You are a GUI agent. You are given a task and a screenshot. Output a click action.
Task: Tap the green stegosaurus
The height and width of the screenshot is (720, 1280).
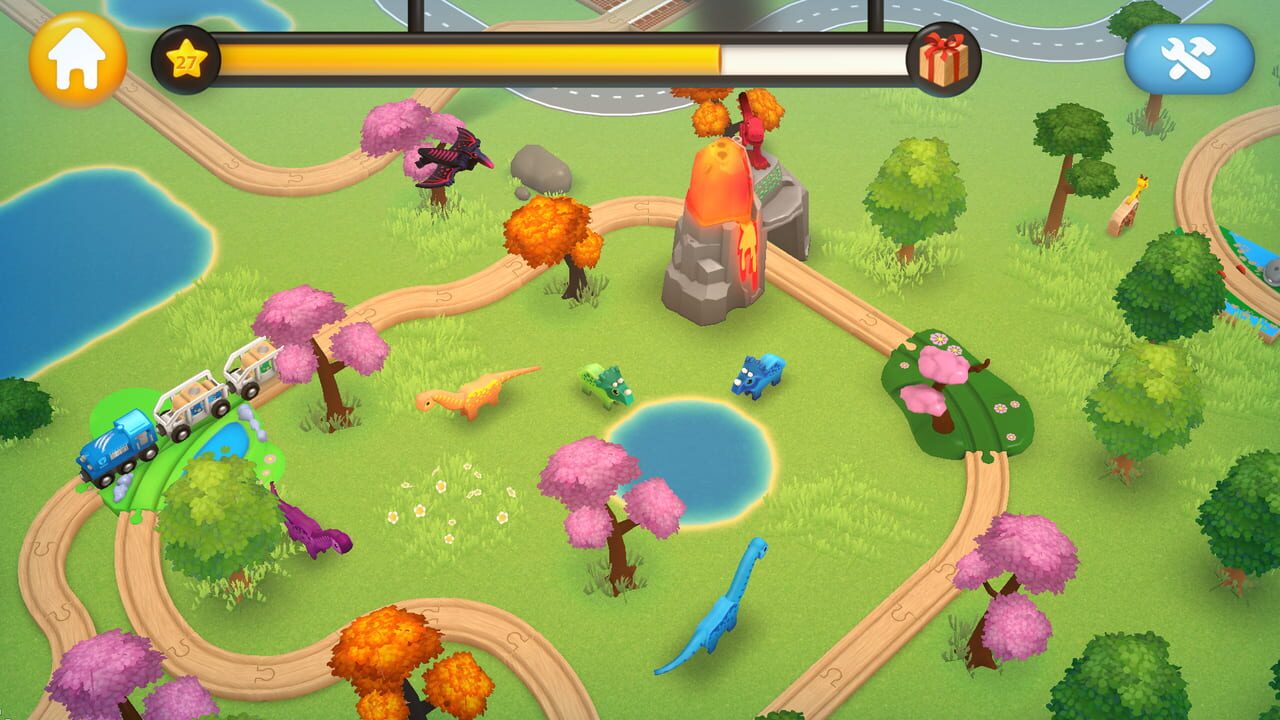(x=603, y=385)
